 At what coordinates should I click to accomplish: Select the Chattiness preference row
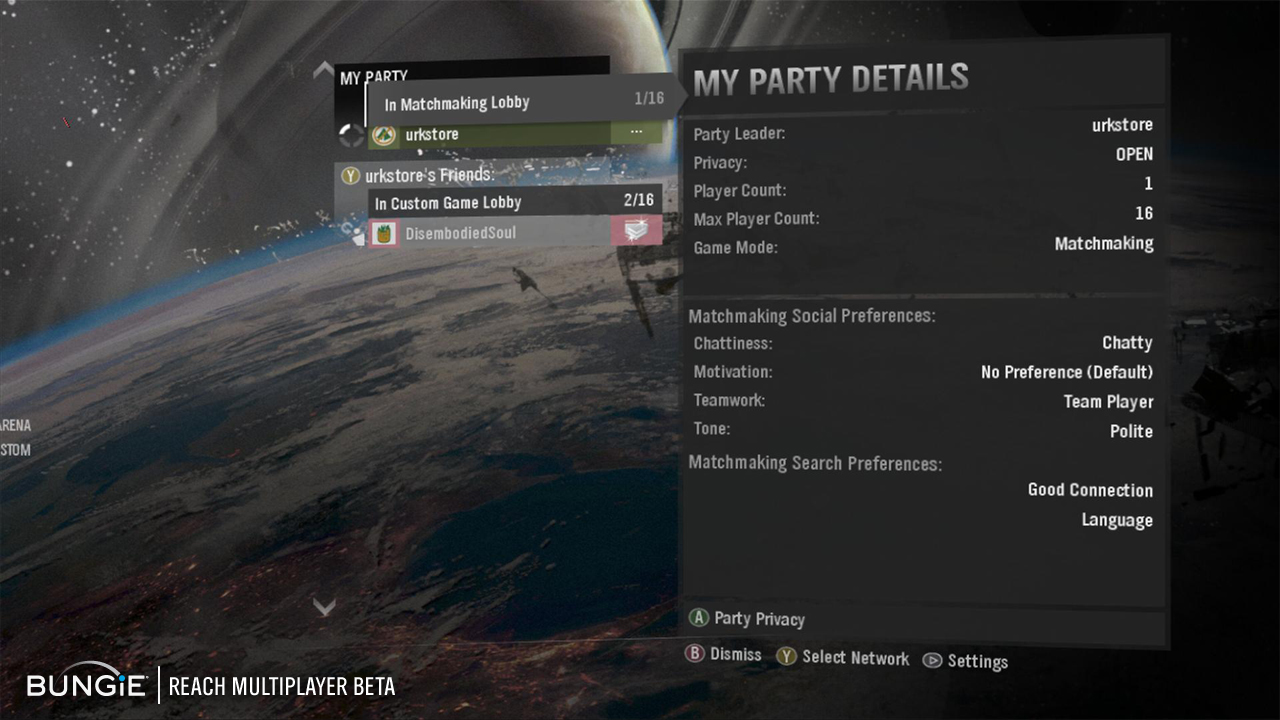point(922,343)
